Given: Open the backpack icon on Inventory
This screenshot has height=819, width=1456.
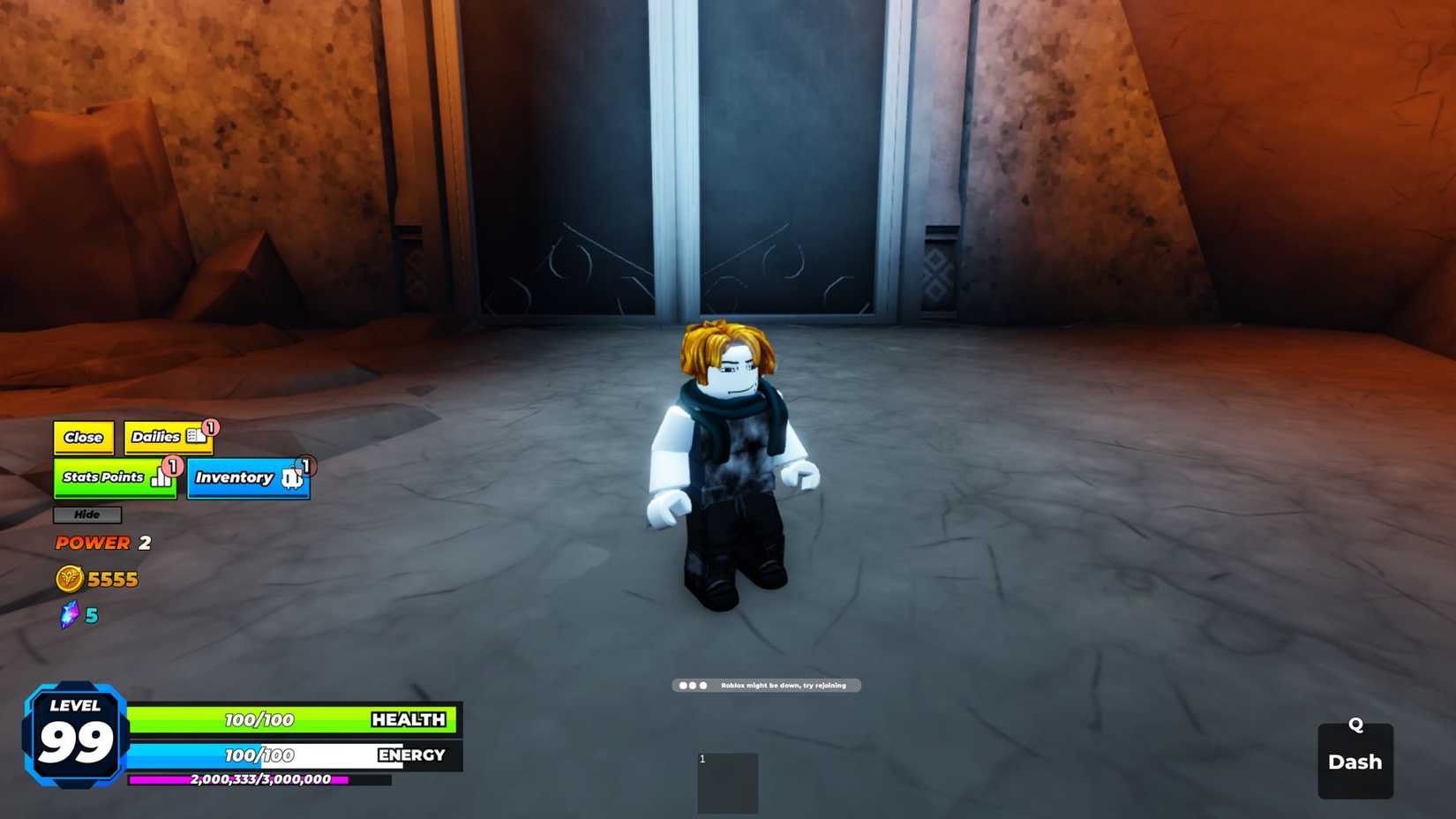Looking at the screenshot, I should tap(290, 479).
